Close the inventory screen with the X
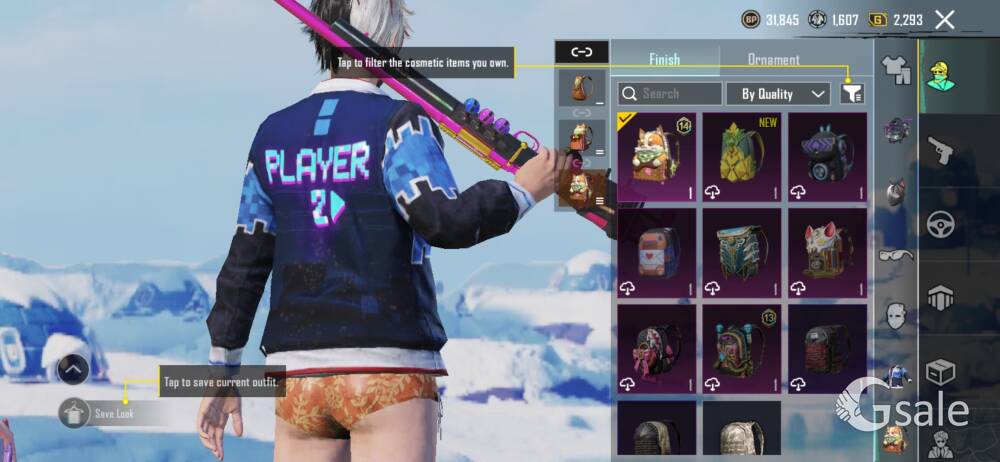The height and width of the screenshot is (462, 1000). pos(944,19)
